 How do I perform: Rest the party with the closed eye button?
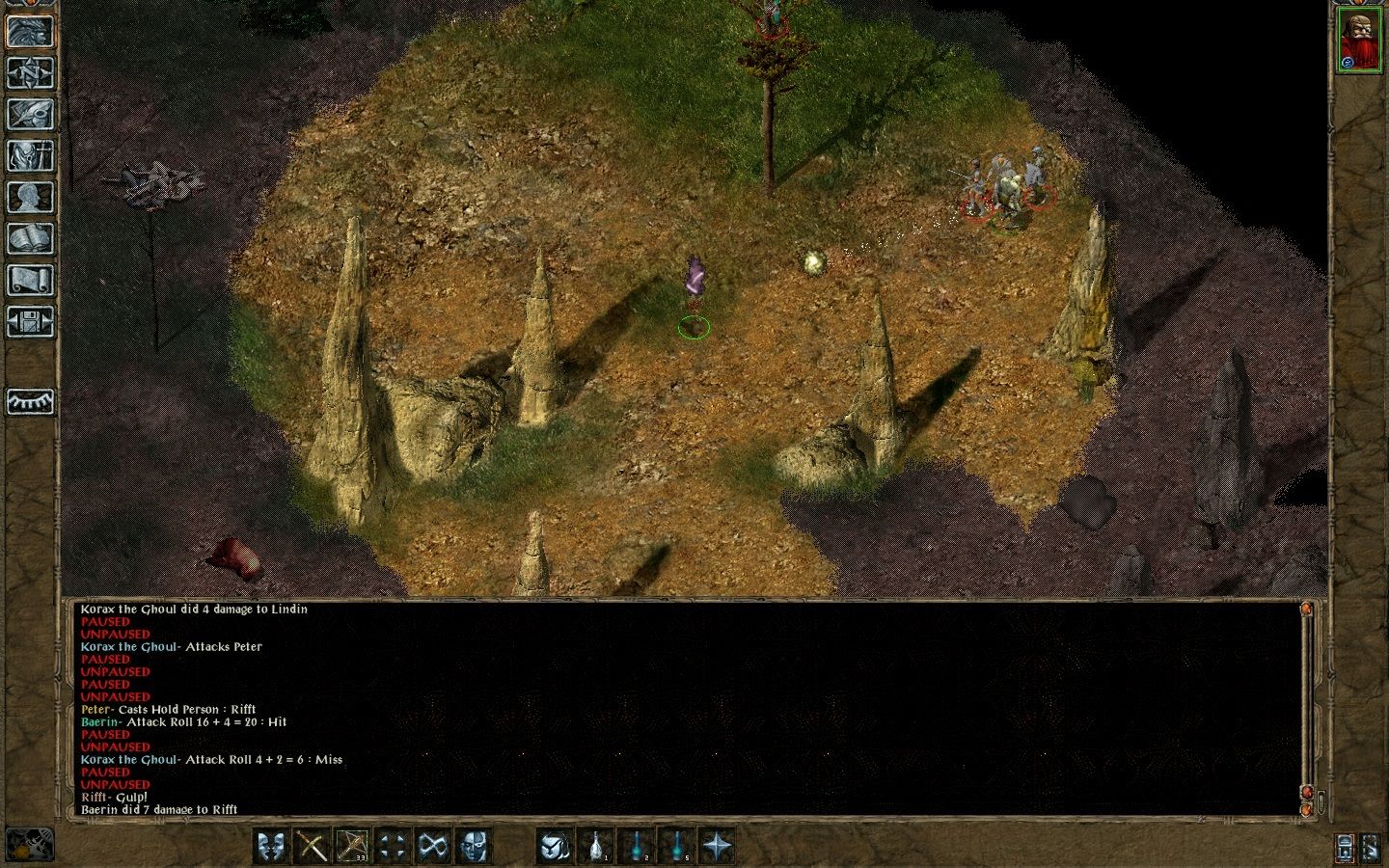[x=30, y=401]
